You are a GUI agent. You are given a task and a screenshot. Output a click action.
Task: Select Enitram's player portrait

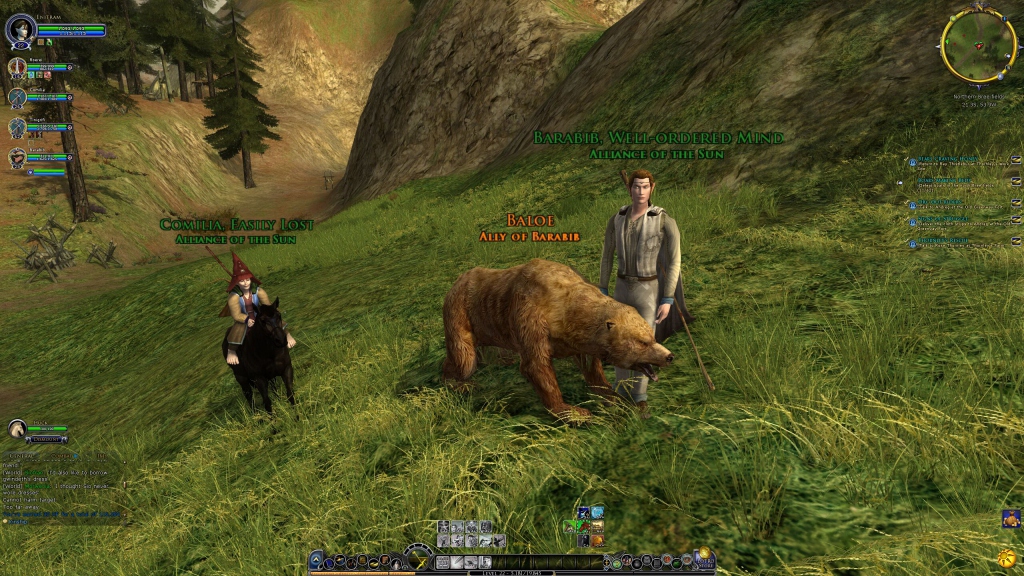click(20, 29)
